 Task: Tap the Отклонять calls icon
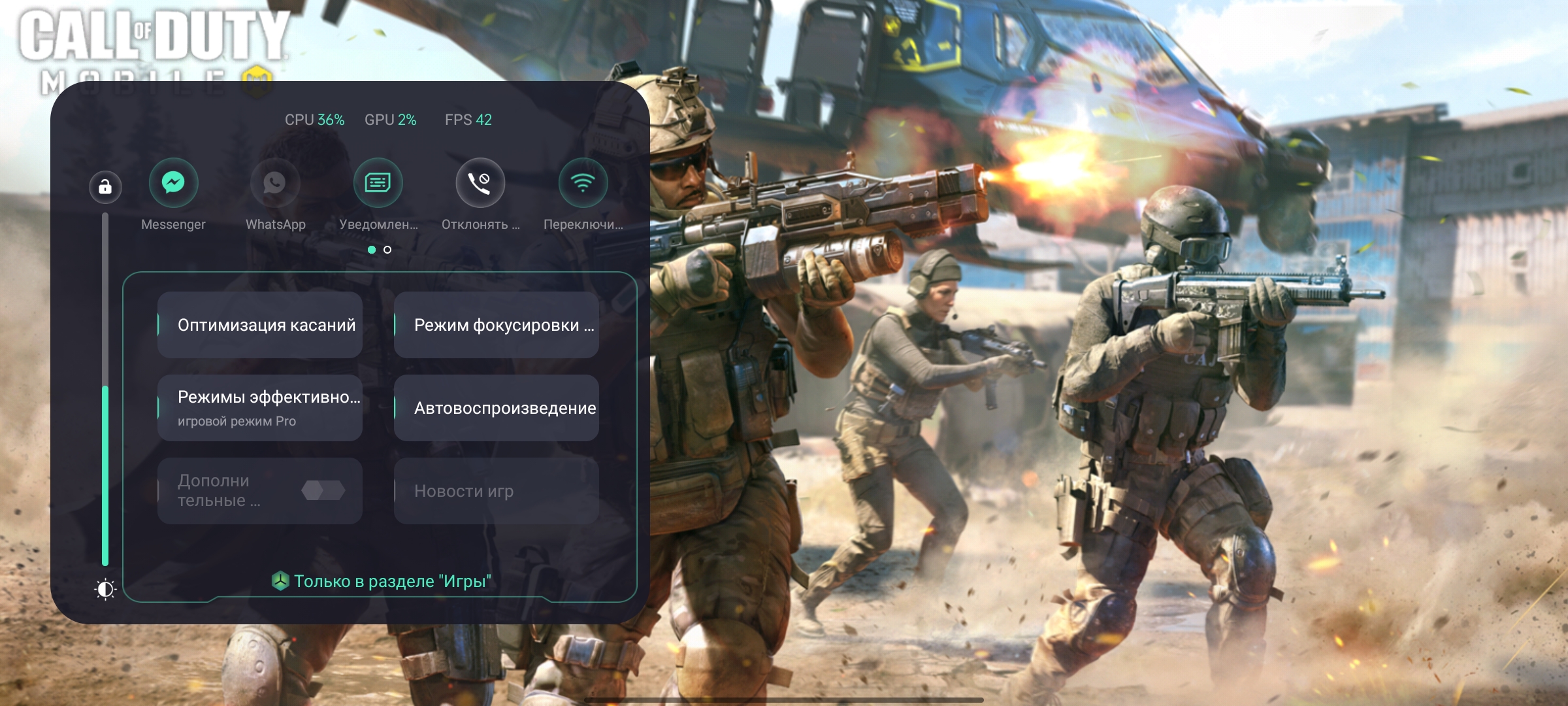coord(480,182)
